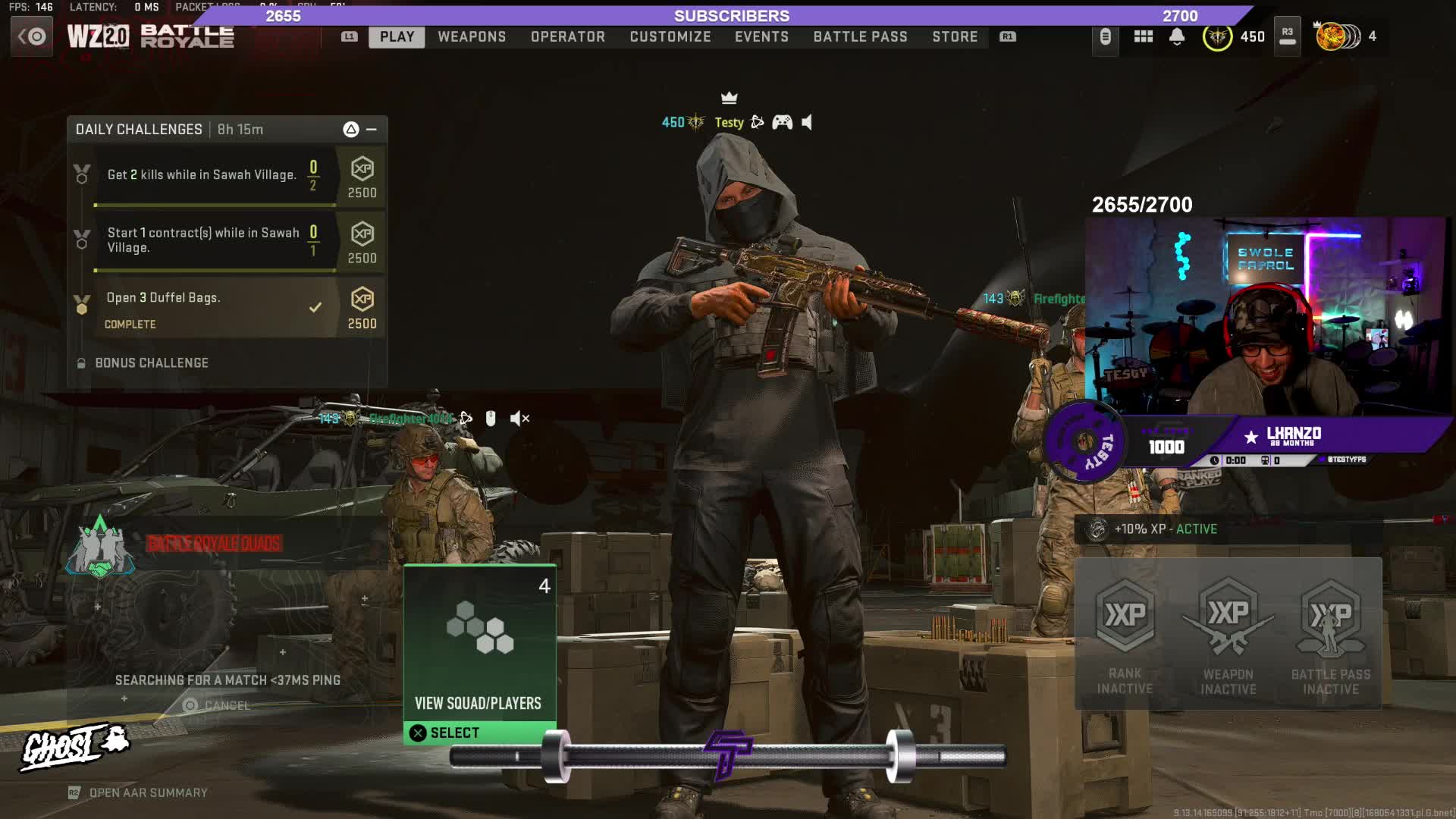Show the Events tab
Viewport: 1456px width, 819px height.
(x=761, y=36)
